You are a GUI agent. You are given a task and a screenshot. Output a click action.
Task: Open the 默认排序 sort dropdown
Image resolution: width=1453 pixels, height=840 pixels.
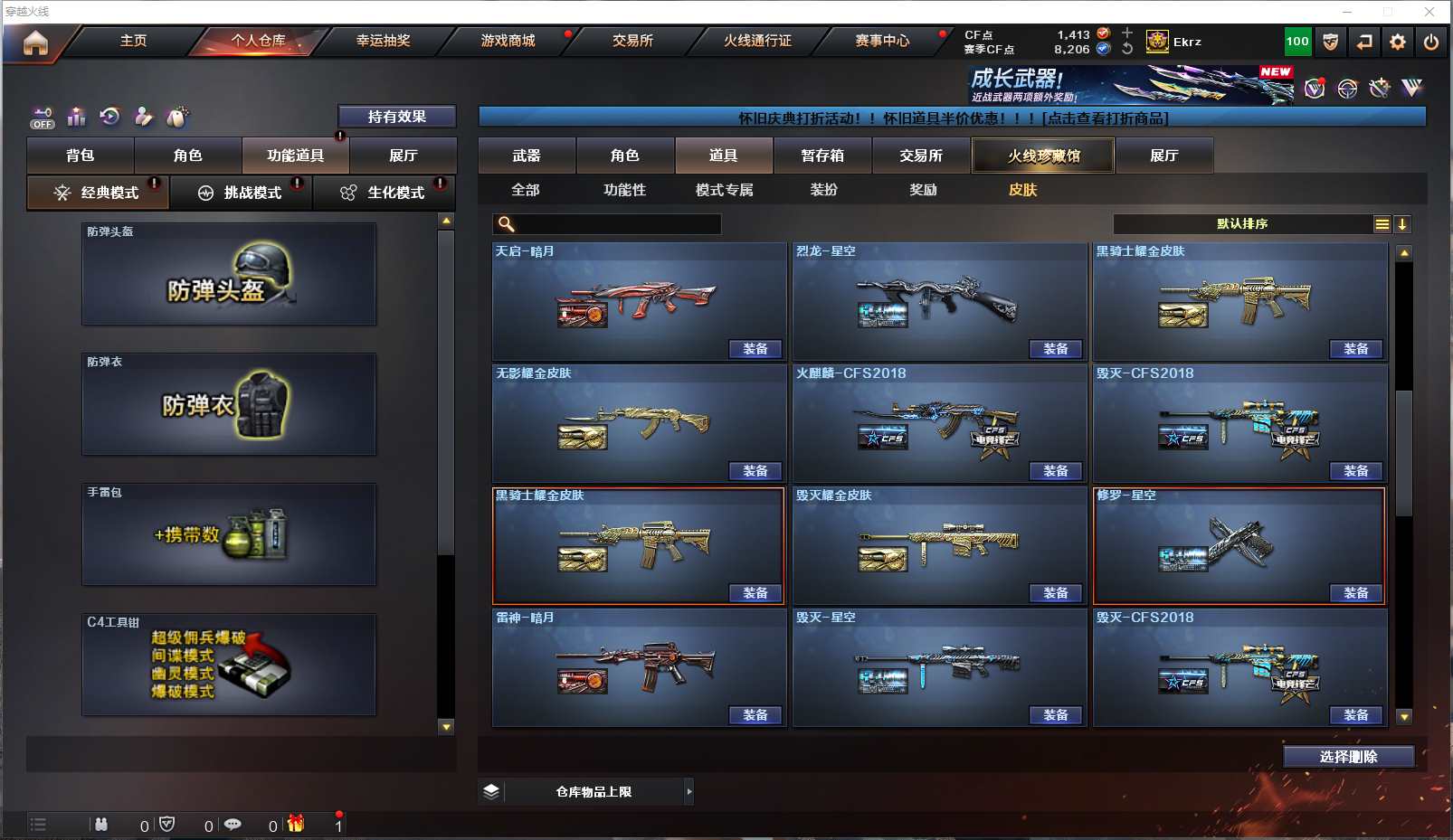pos(1242,224)
